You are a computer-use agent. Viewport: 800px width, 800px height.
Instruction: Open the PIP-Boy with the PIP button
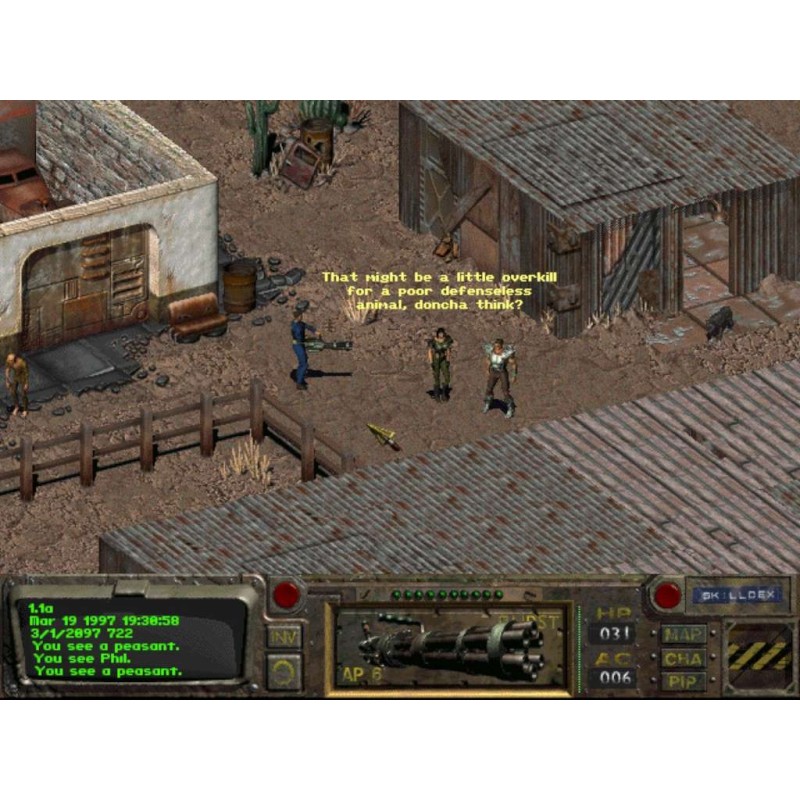point(684,682)
